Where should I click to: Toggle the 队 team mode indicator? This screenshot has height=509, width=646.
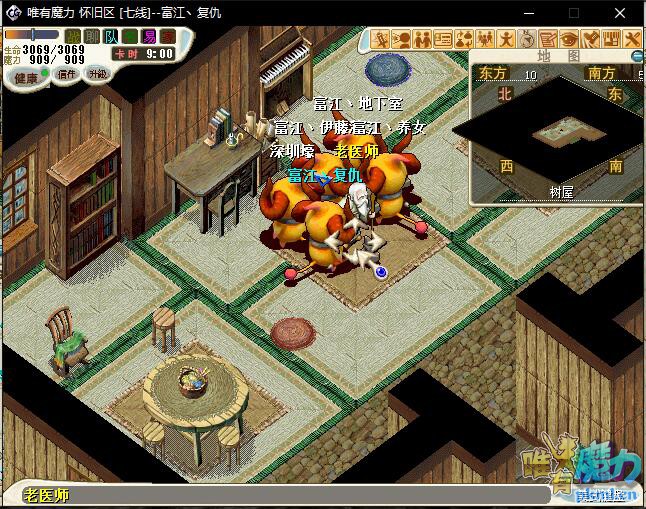click(x=109, y=36)
